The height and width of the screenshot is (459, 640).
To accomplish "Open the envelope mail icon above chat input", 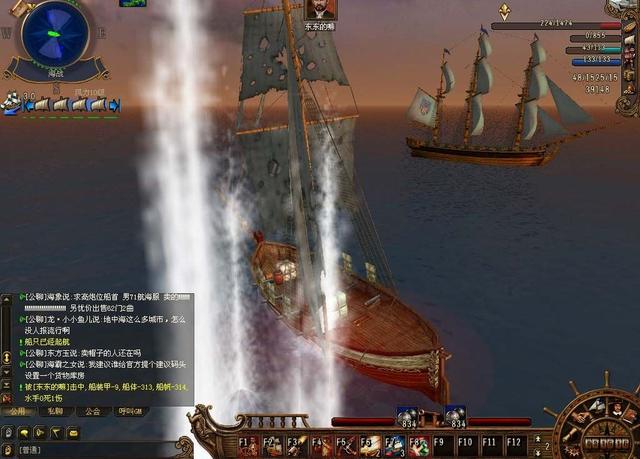I will coord(73,432).
